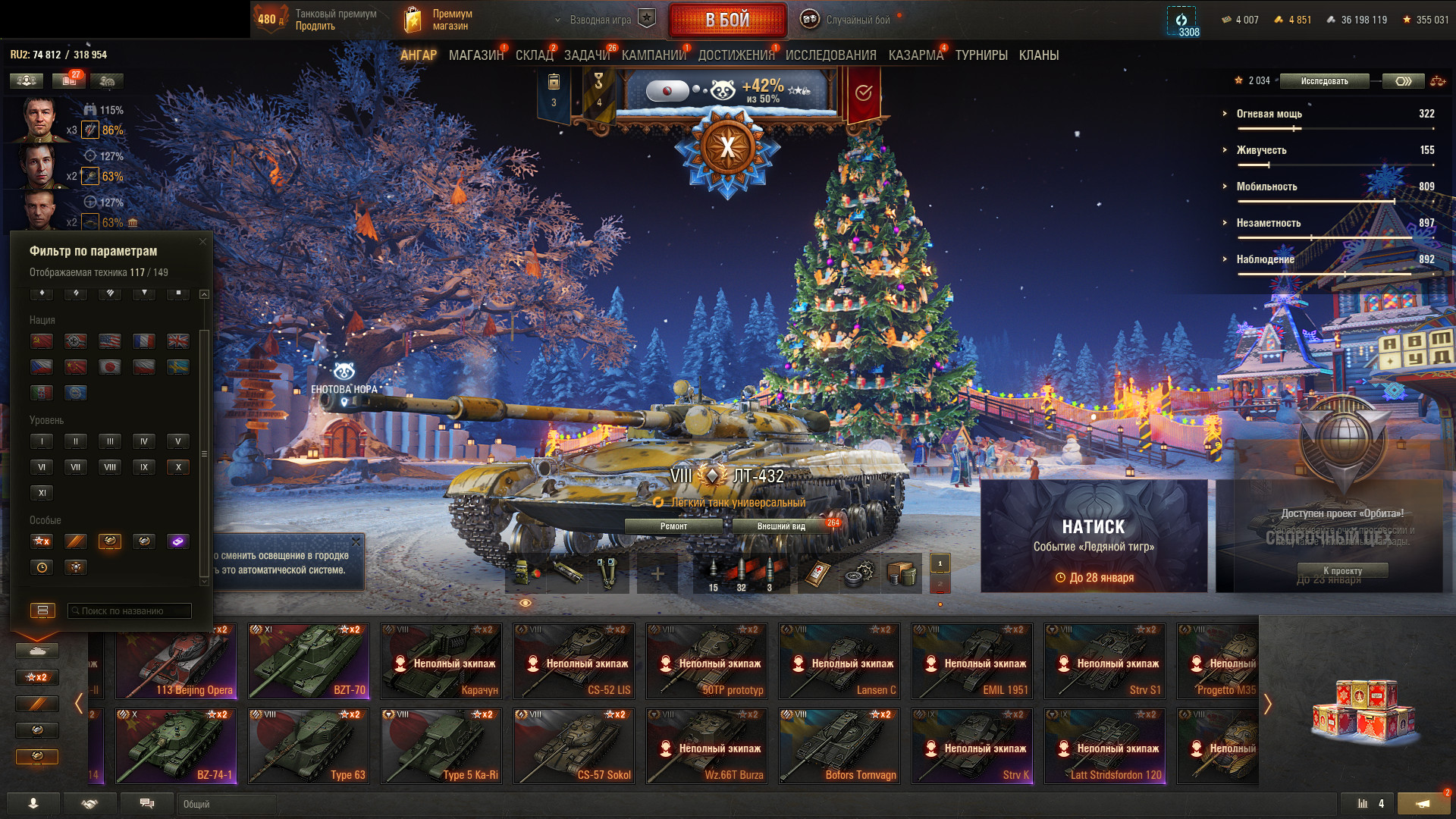Choose the Type 63 tank card
Screen dimensions: 1456x819
coord(309,746)
